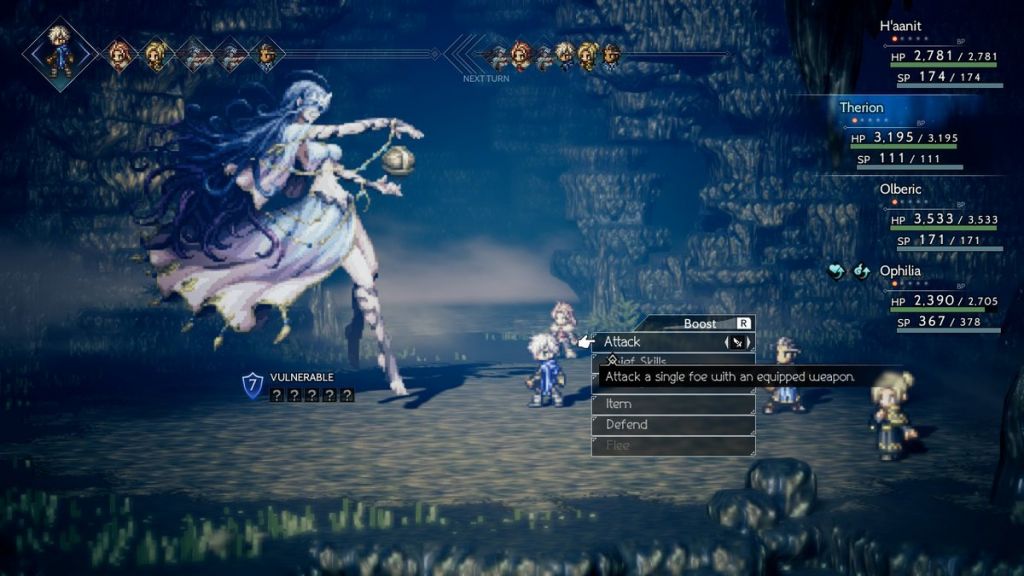Screen dimensions: 1024x576
Task: Switch weapon using the Attack row's sword icon
Action: pyautogui.click(x=736, y=342)
